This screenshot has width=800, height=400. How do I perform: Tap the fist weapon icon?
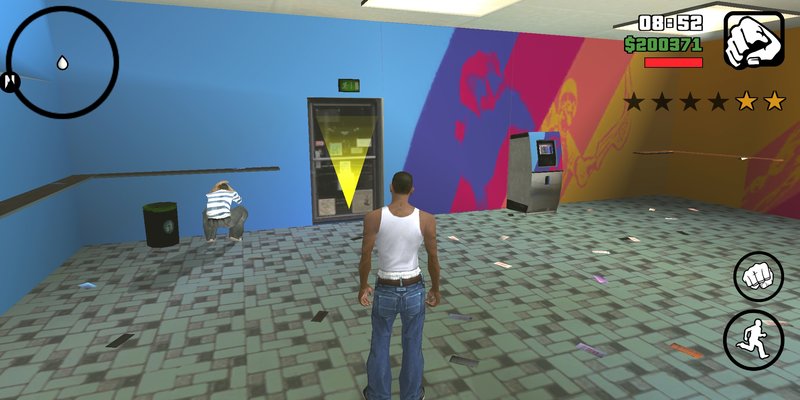point(753,40)
